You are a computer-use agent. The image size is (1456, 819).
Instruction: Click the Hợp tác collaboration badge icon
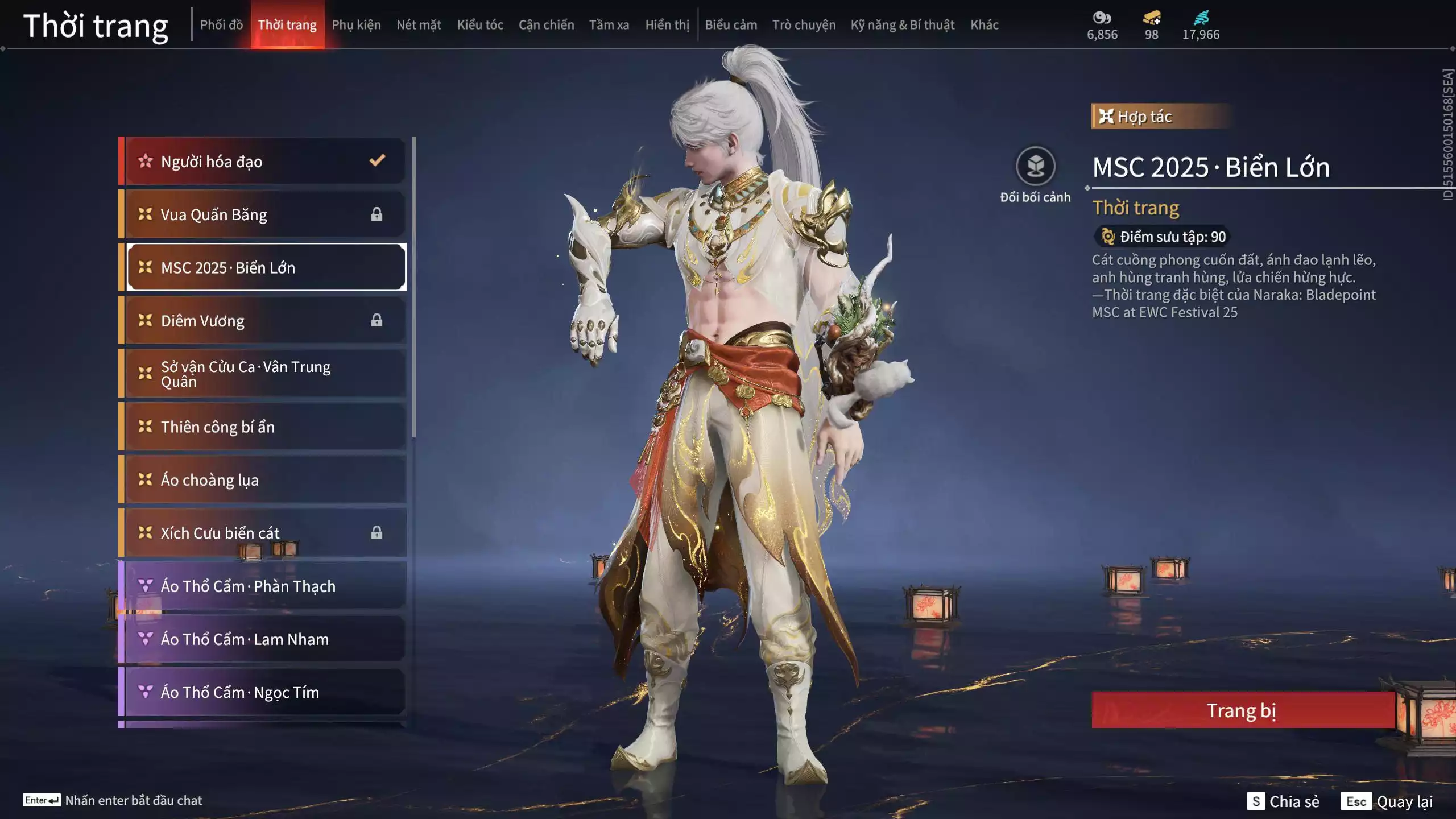(x=1106, y=117)
